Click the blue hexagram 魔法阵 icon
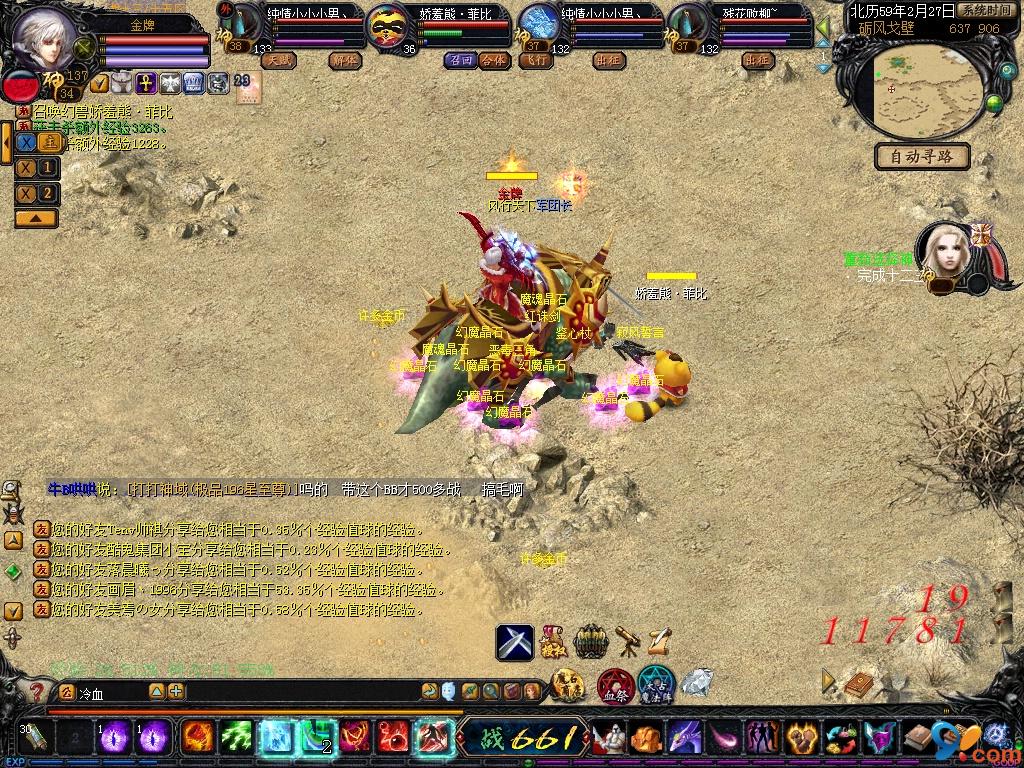 (656, 686)
